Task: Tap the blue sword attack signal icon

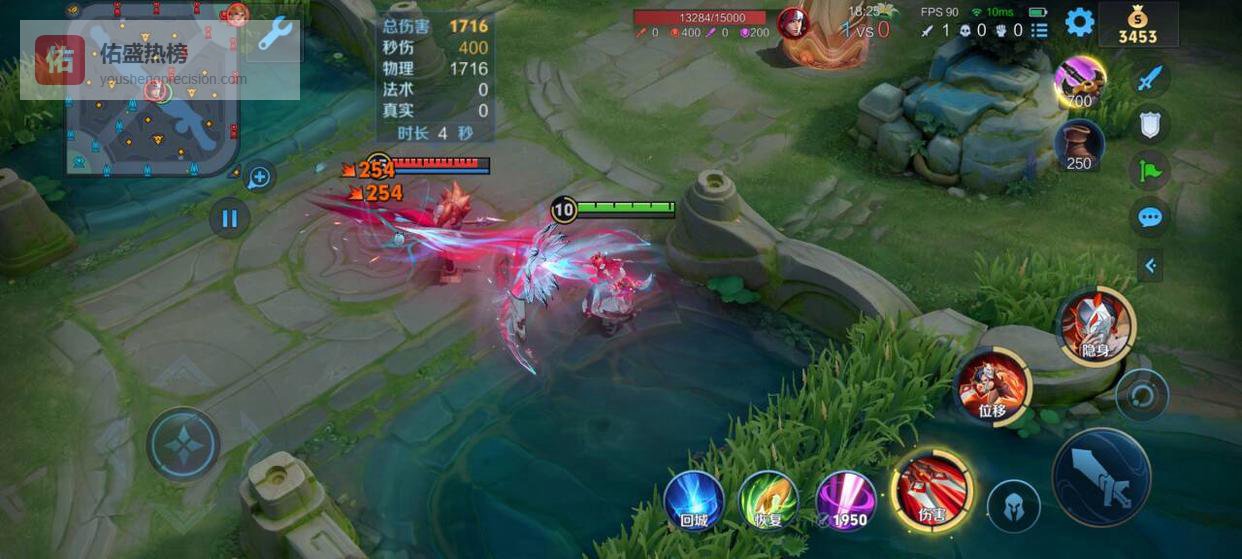Action: 1151,77
